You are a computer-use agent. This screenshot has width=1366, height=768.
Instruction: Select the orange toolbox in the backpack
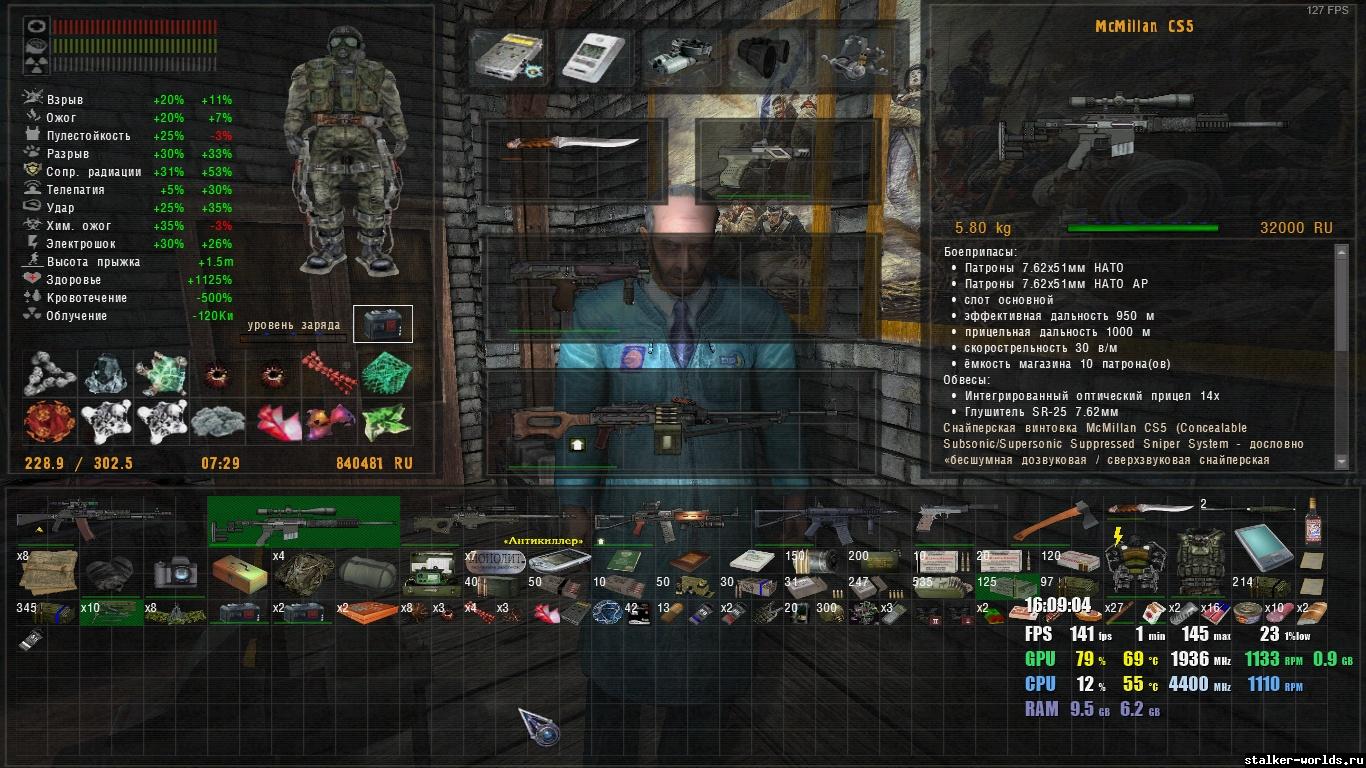(240, 573)
